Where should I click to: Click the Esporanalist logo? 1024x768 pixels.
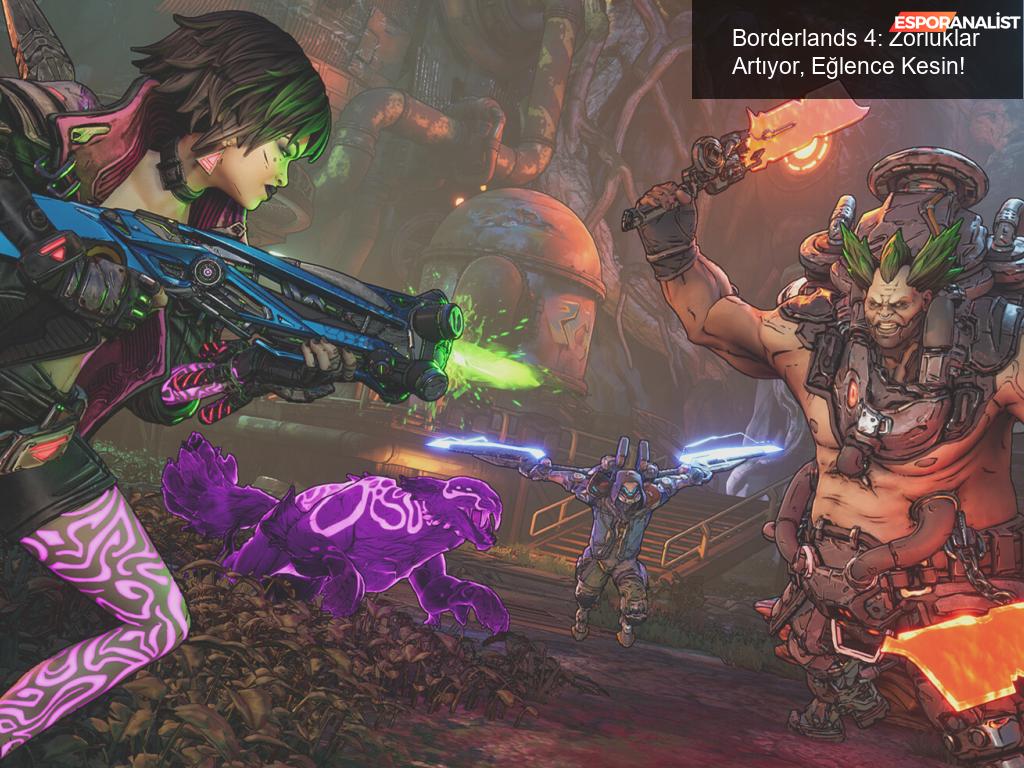pyautogui.click(x=956, y=22)
